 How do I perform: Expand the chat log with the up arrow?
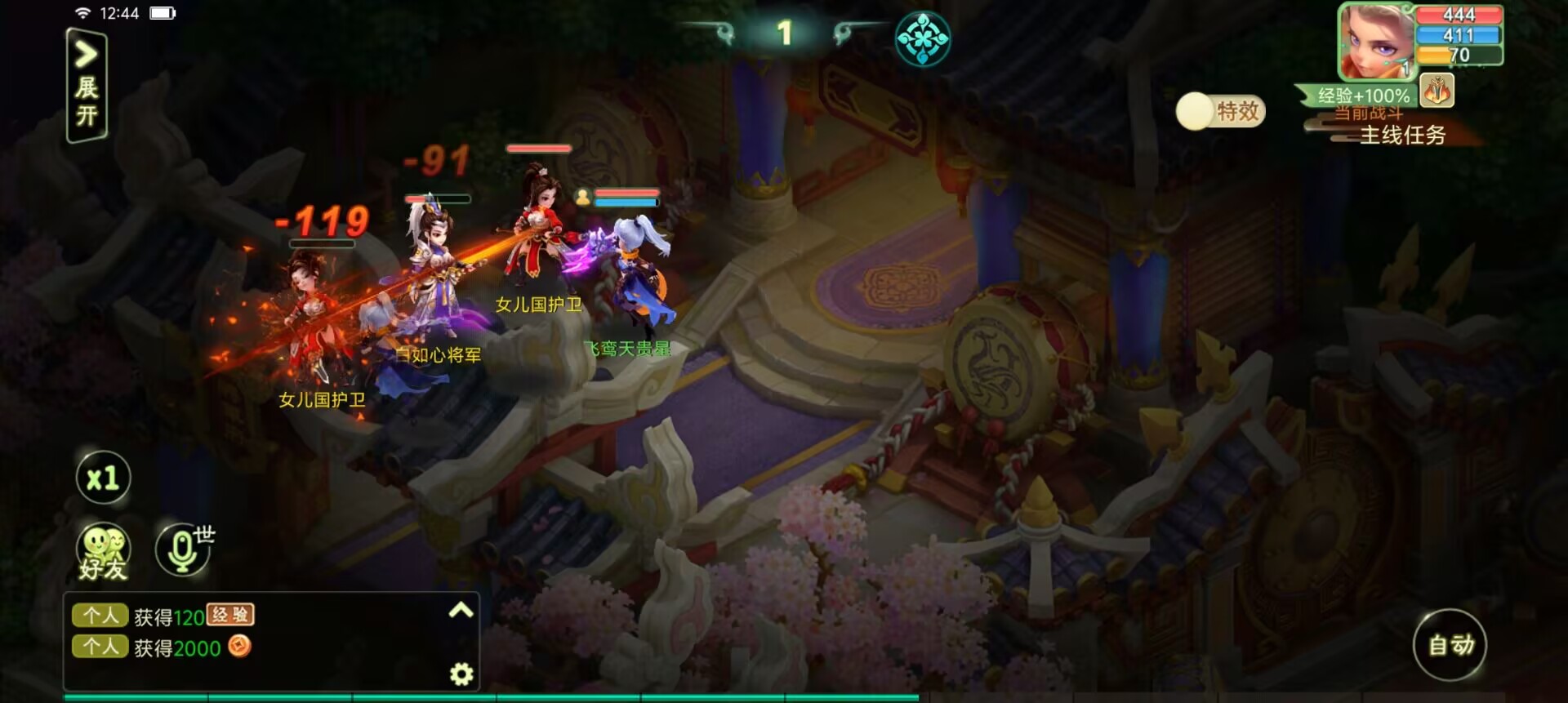461,610
